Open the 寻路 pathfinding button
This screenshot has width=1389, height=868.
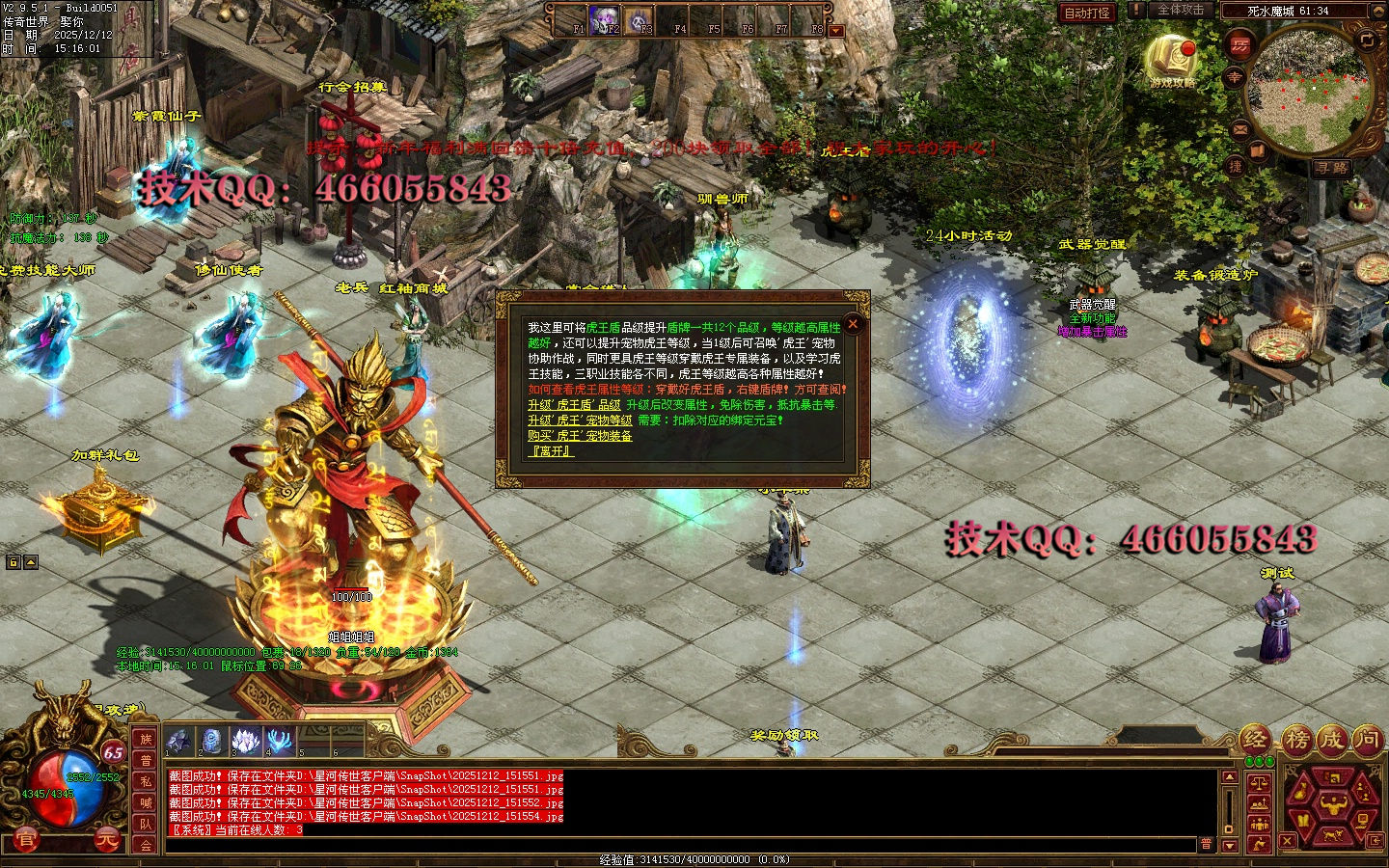pyautogui.click(x=1331, y=168)
